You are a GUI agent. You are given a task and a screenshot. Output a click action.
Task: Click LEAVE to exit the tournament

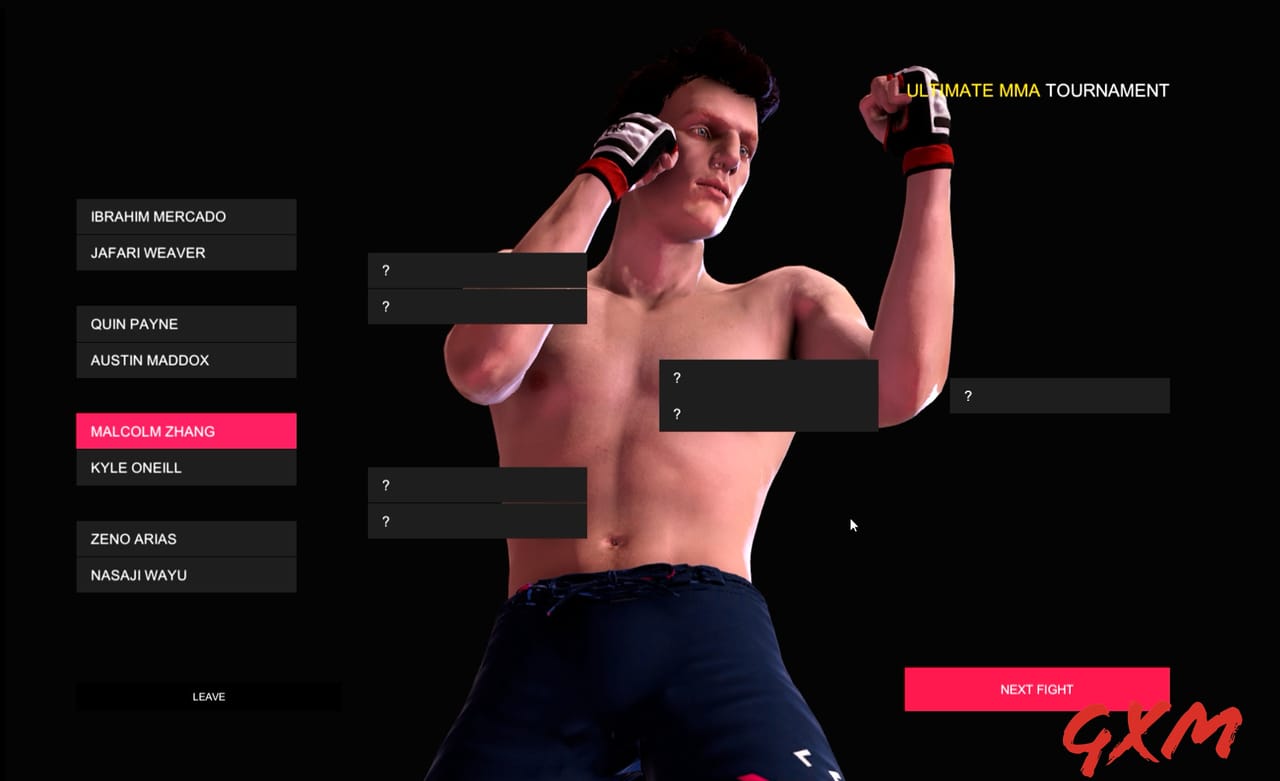point(208,696)
